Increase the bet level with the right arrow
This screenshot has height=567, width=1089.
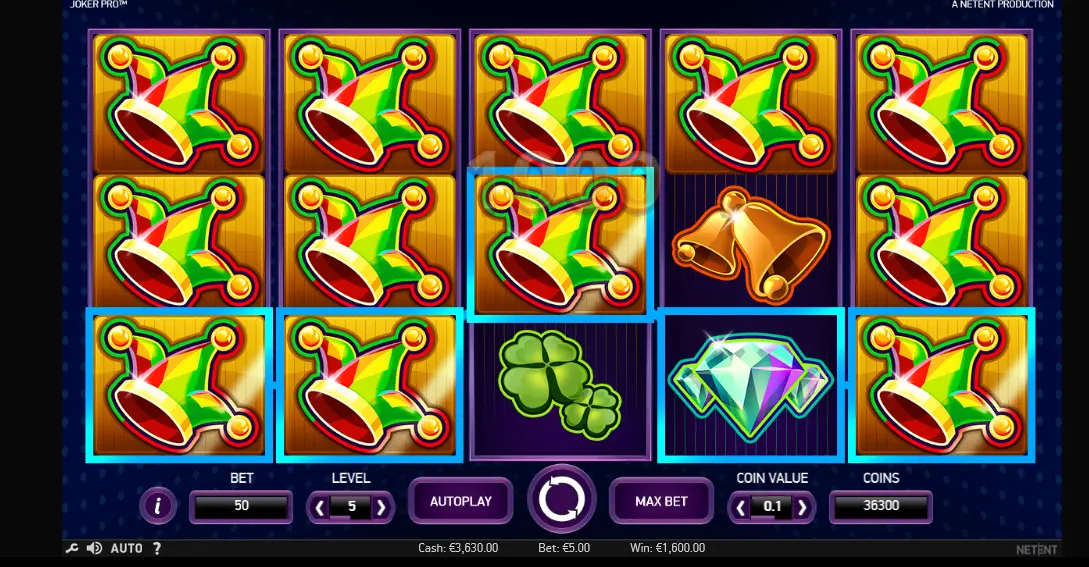pos(381,507)
